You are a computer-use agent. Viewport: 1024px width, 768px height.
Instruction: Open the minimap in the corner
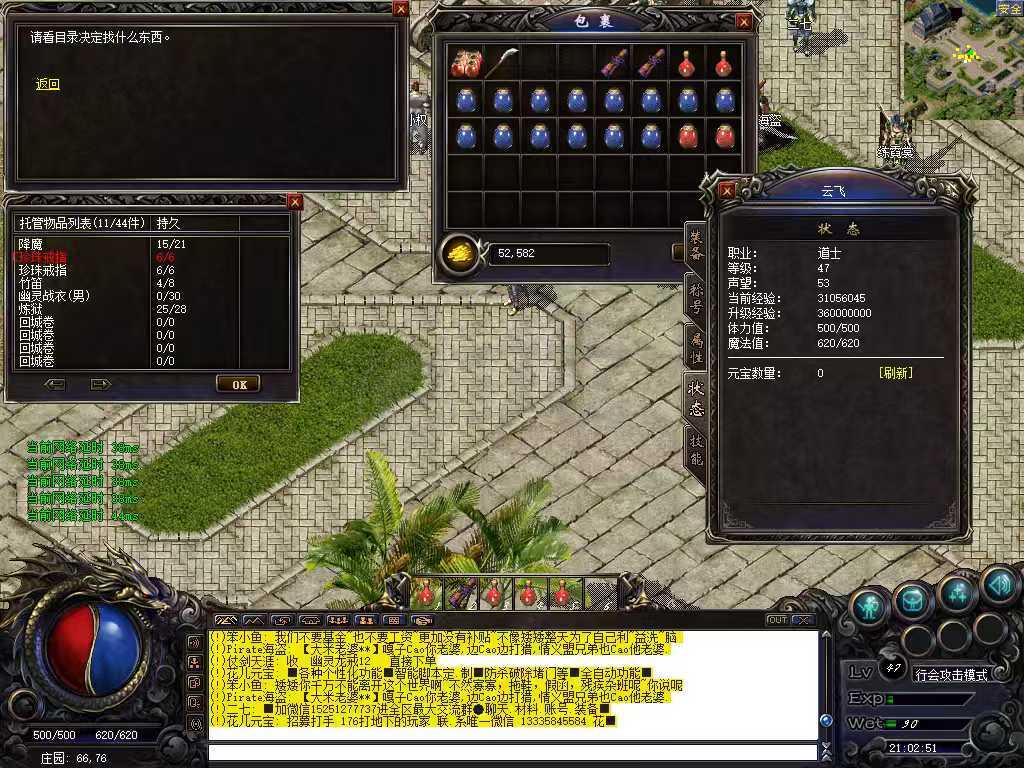[962, 58]
